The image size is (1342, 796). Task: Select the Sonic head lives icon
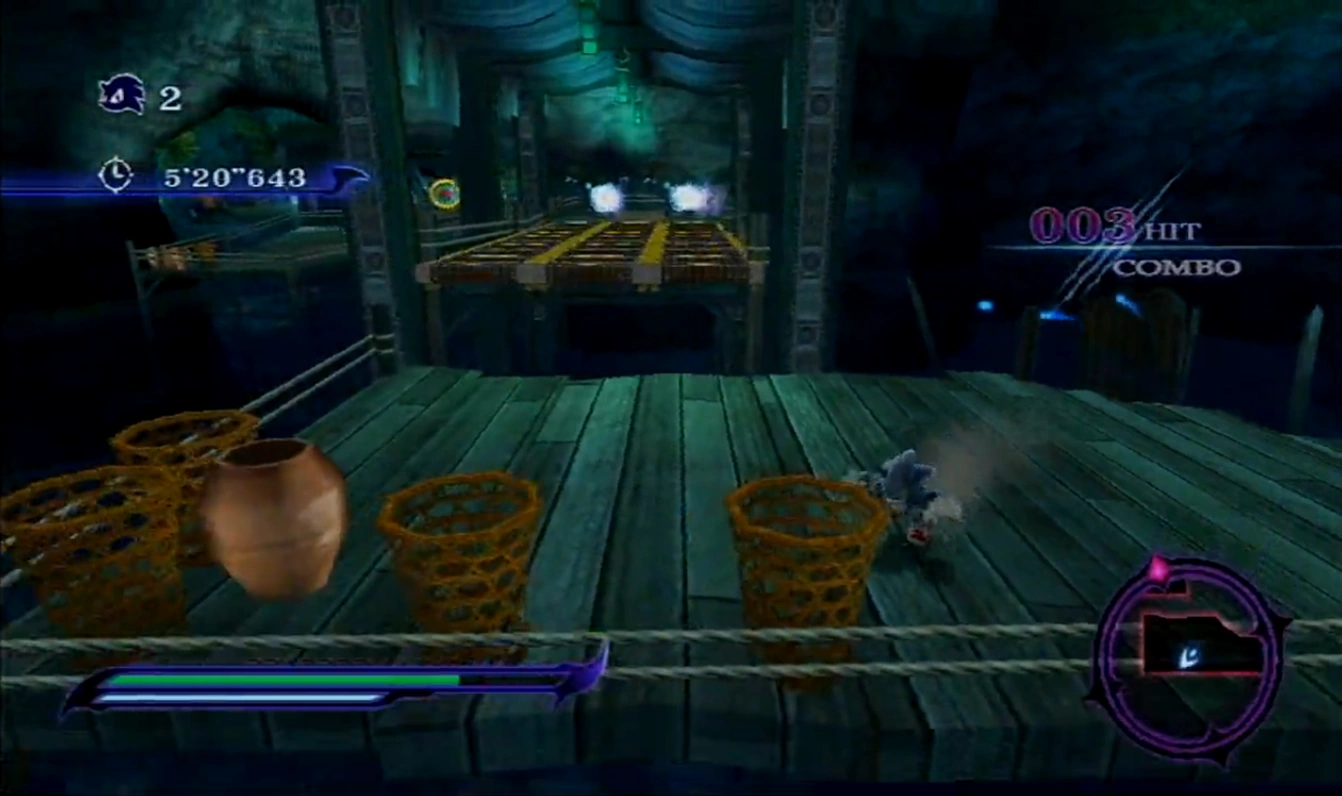(122, 96)
